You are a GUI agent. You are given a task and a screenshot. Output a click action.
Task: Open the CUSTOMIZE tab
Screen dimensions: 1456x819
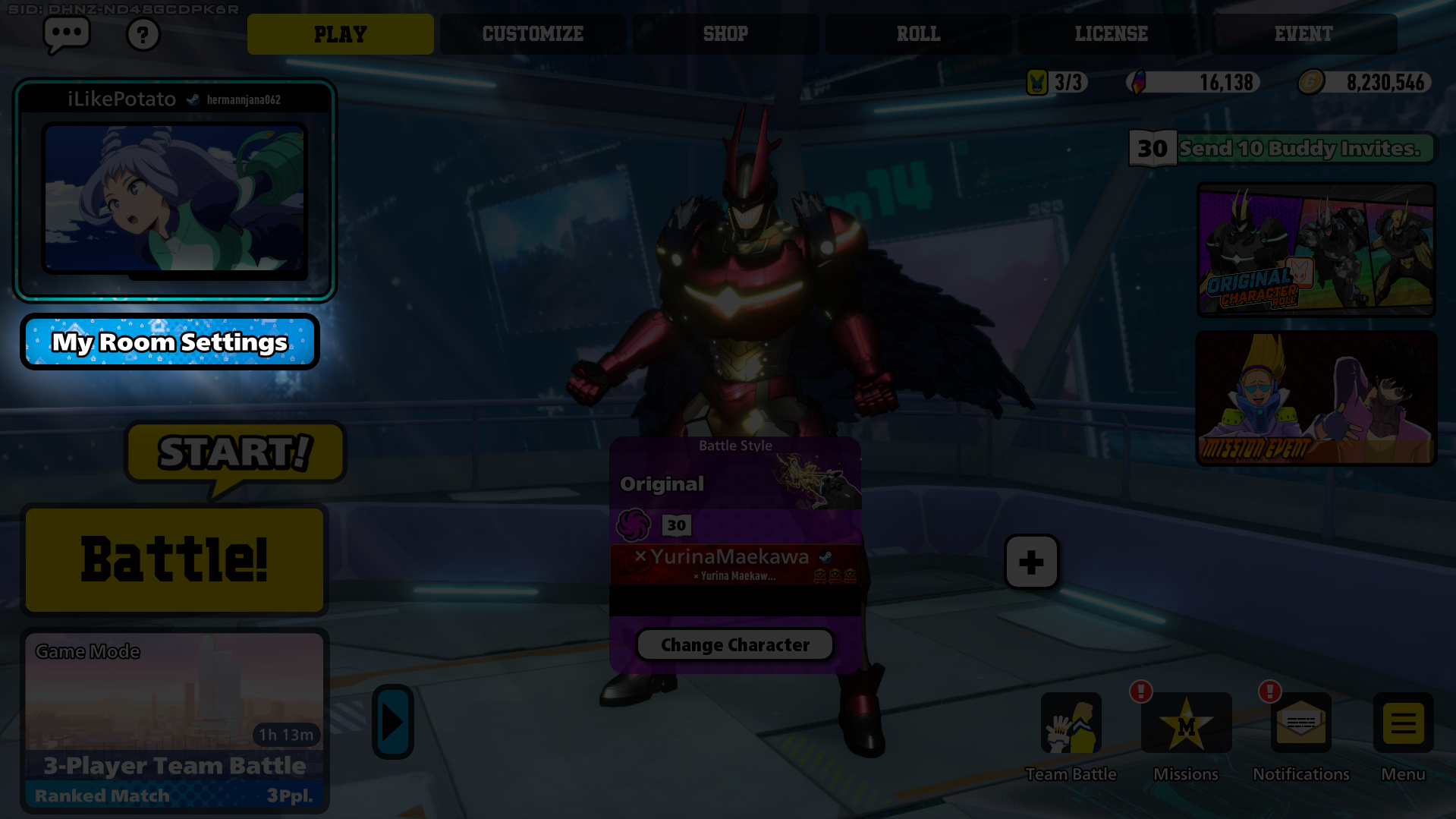coord(533,34)
